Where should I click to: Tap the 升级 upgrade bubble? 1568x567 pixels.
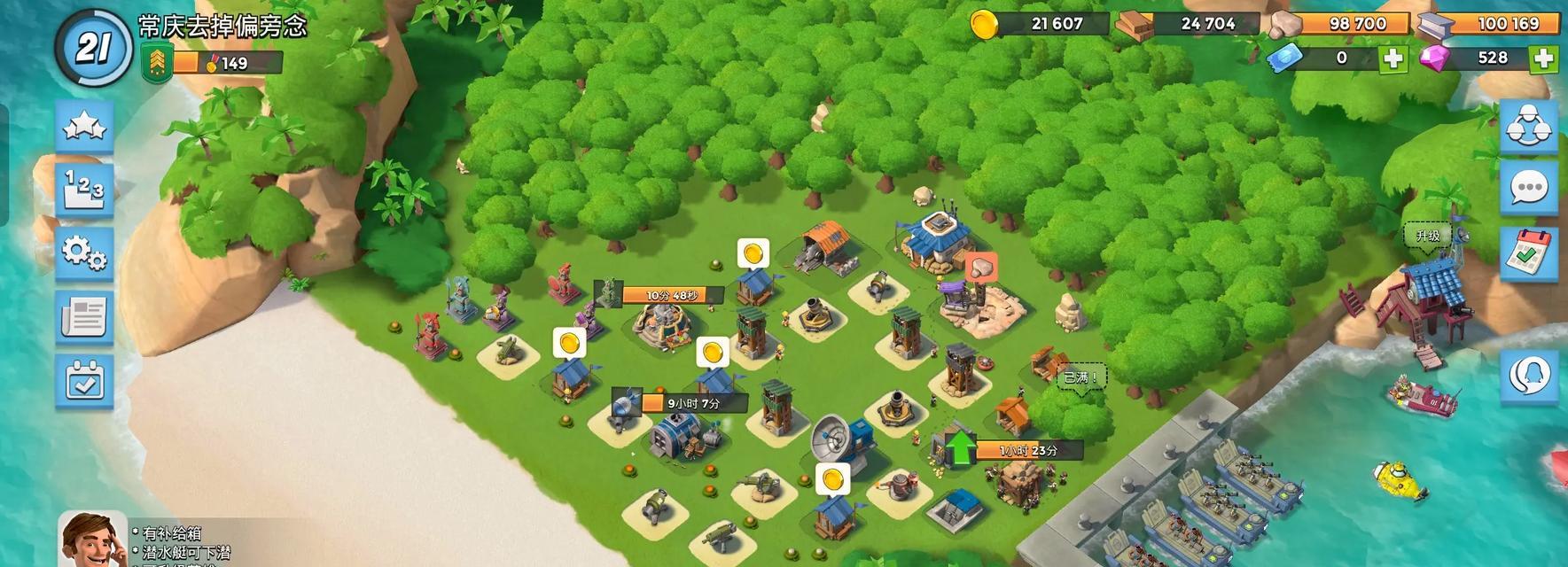[1428, 237]
